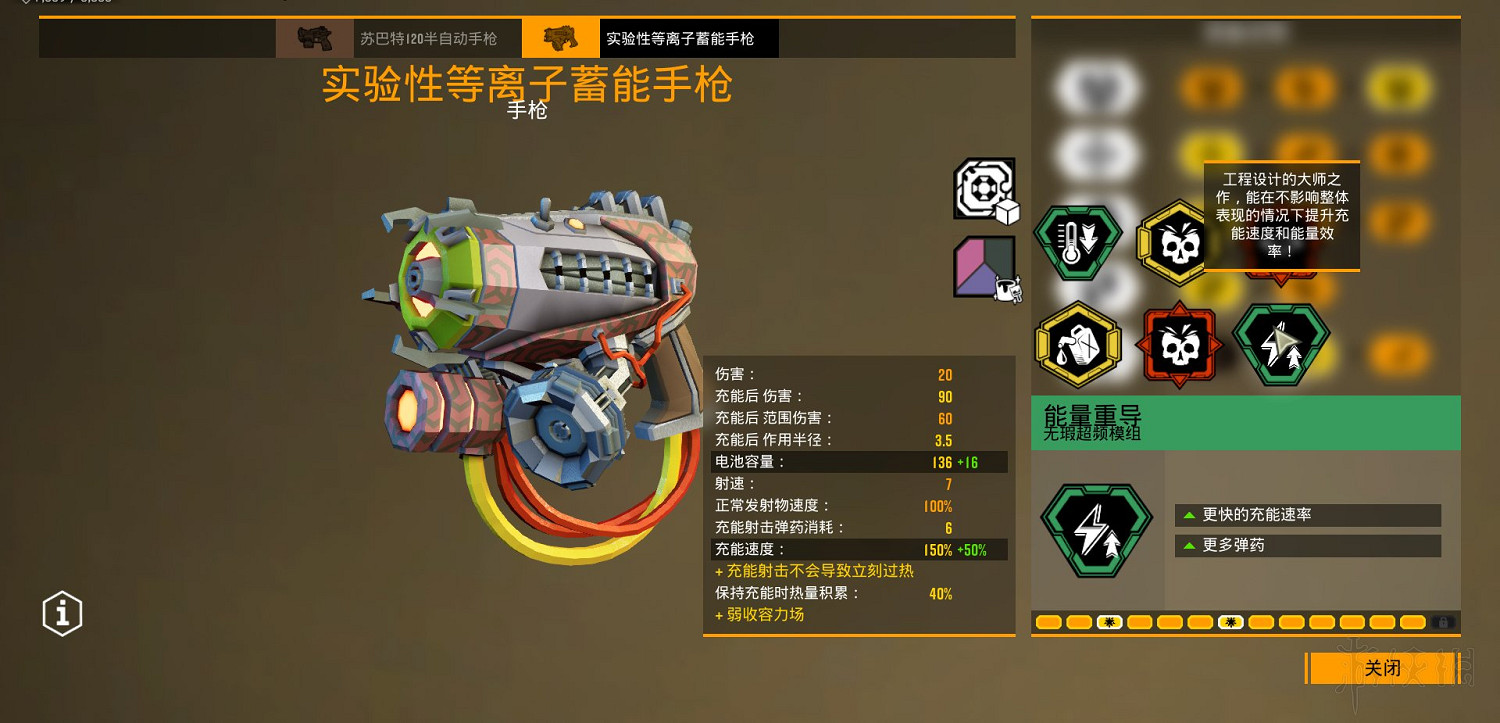Click the 更快的充能速率 upgrade entry
1500x723 pixels.
coord(1307,514)
